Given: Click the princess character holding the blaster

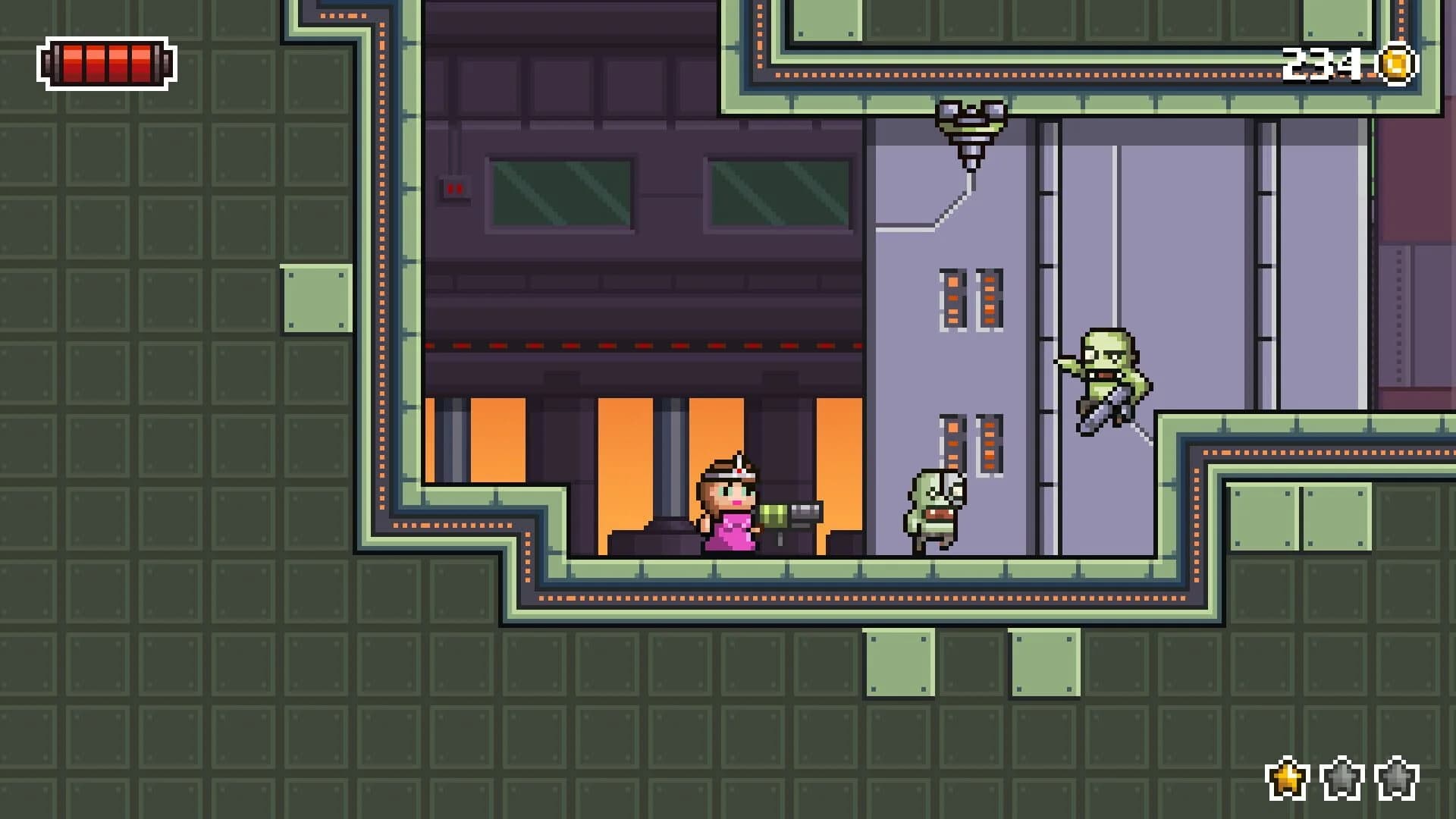Looking at the screenshot, I should 728,516.
